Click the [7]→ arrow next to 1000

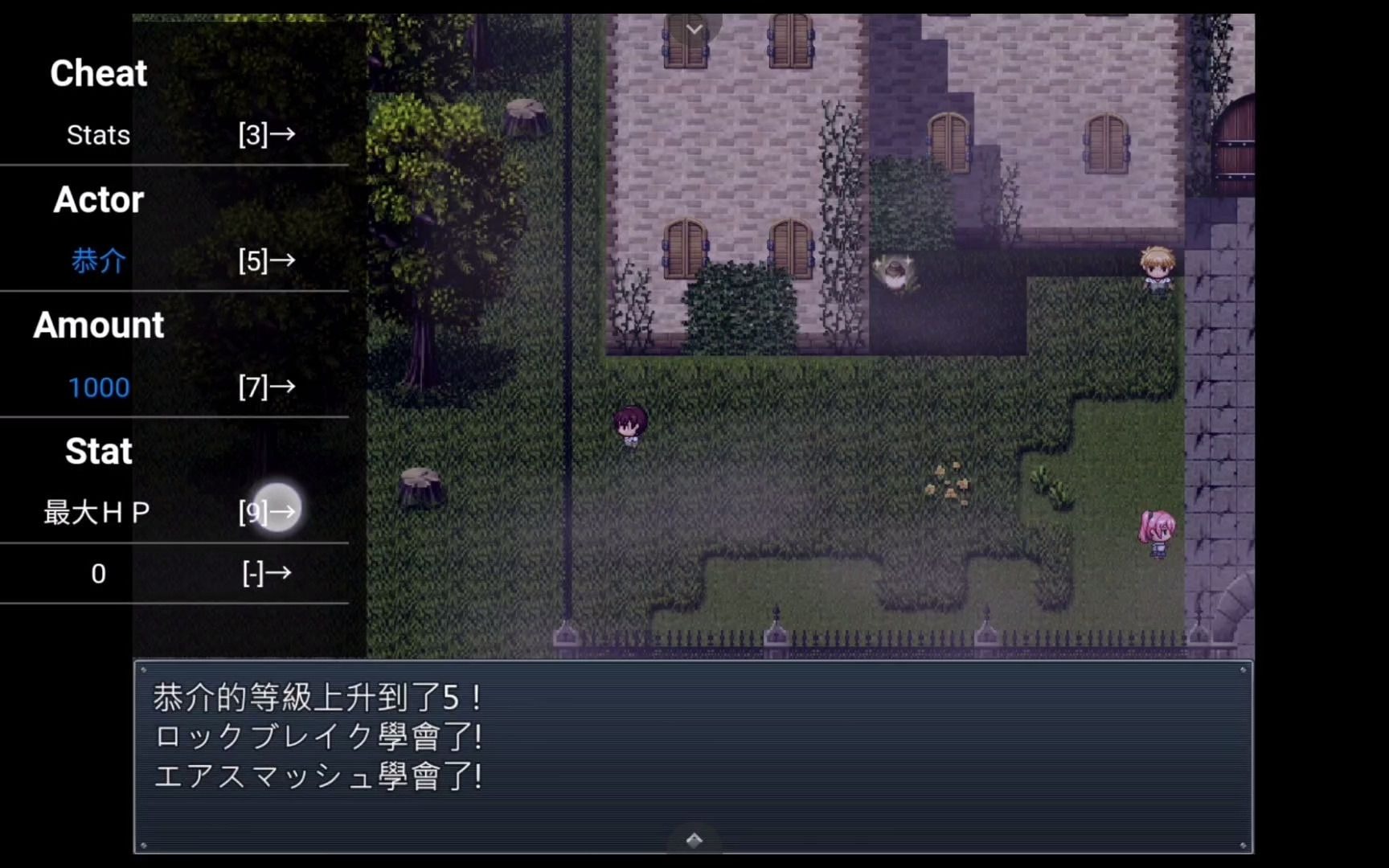pos(265,387)
